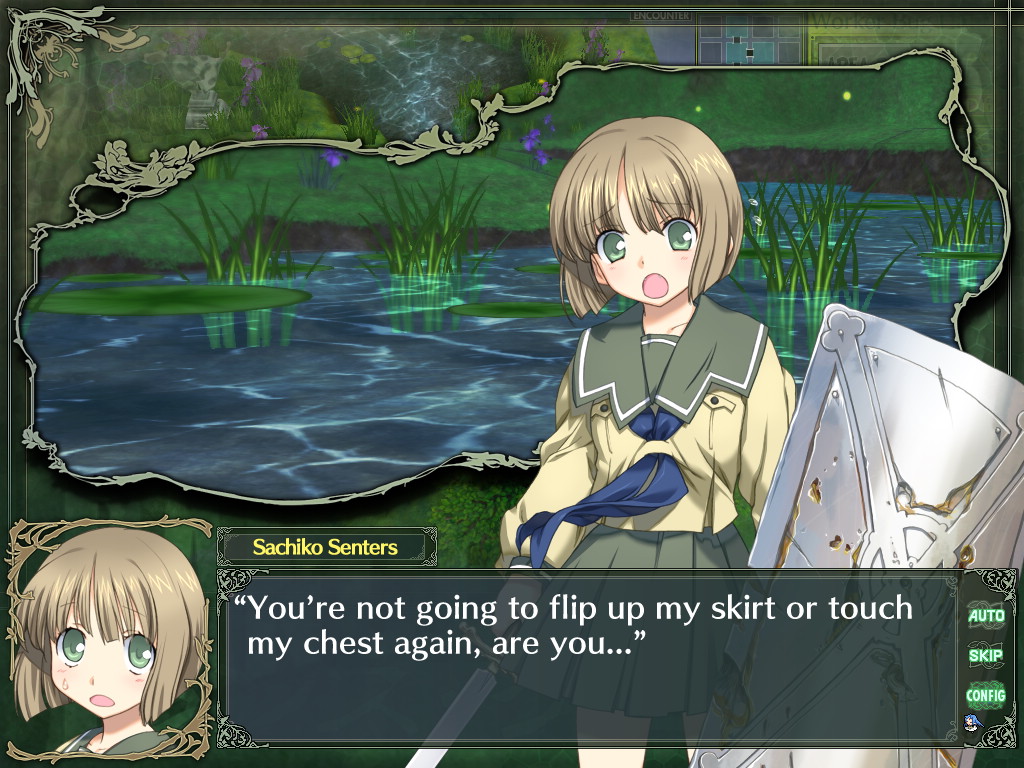Screen dimensions: 1024x768
Task: Enable AUTO text advance mode
Action: 985,616
